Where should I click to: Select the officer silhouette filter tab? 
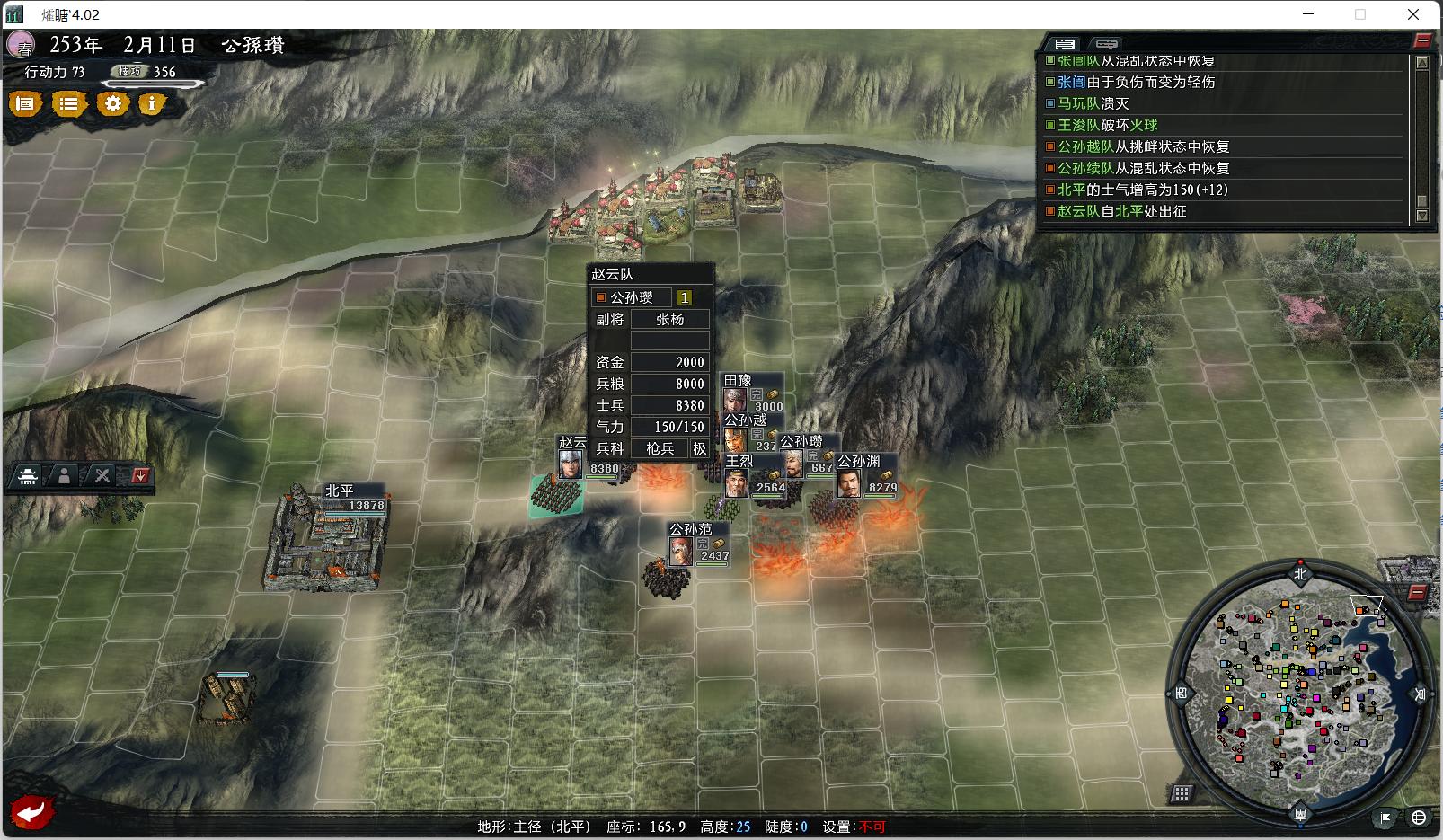(65, 476)
